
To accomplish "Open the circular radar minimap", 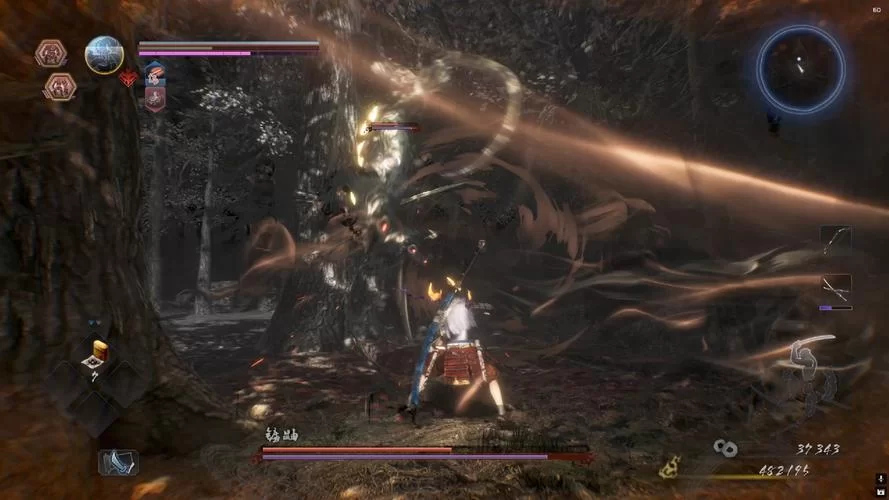I will (x=799, y=68).
